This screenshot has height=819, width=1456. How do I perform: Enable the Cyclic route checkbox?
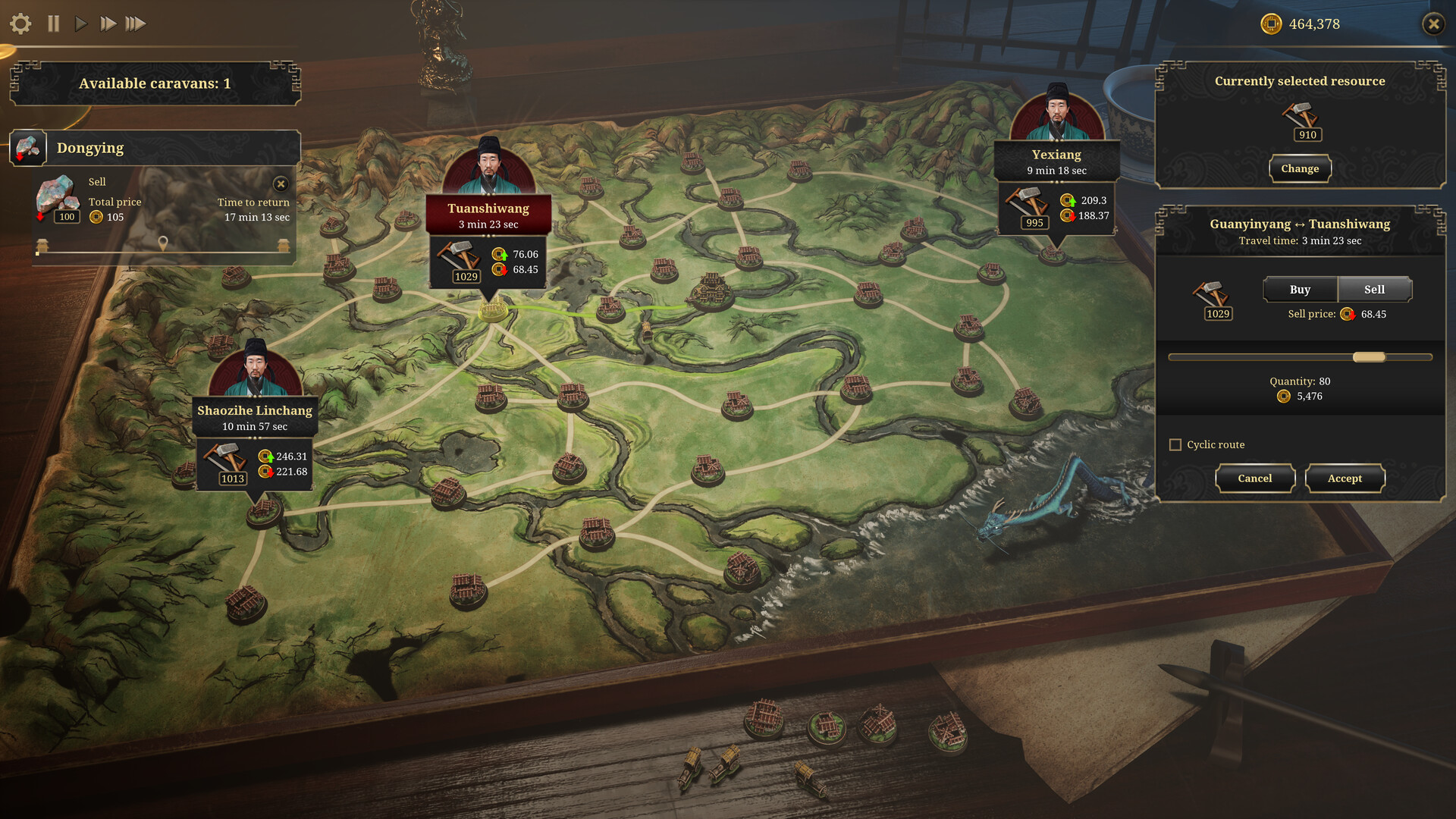(1175, 444)
